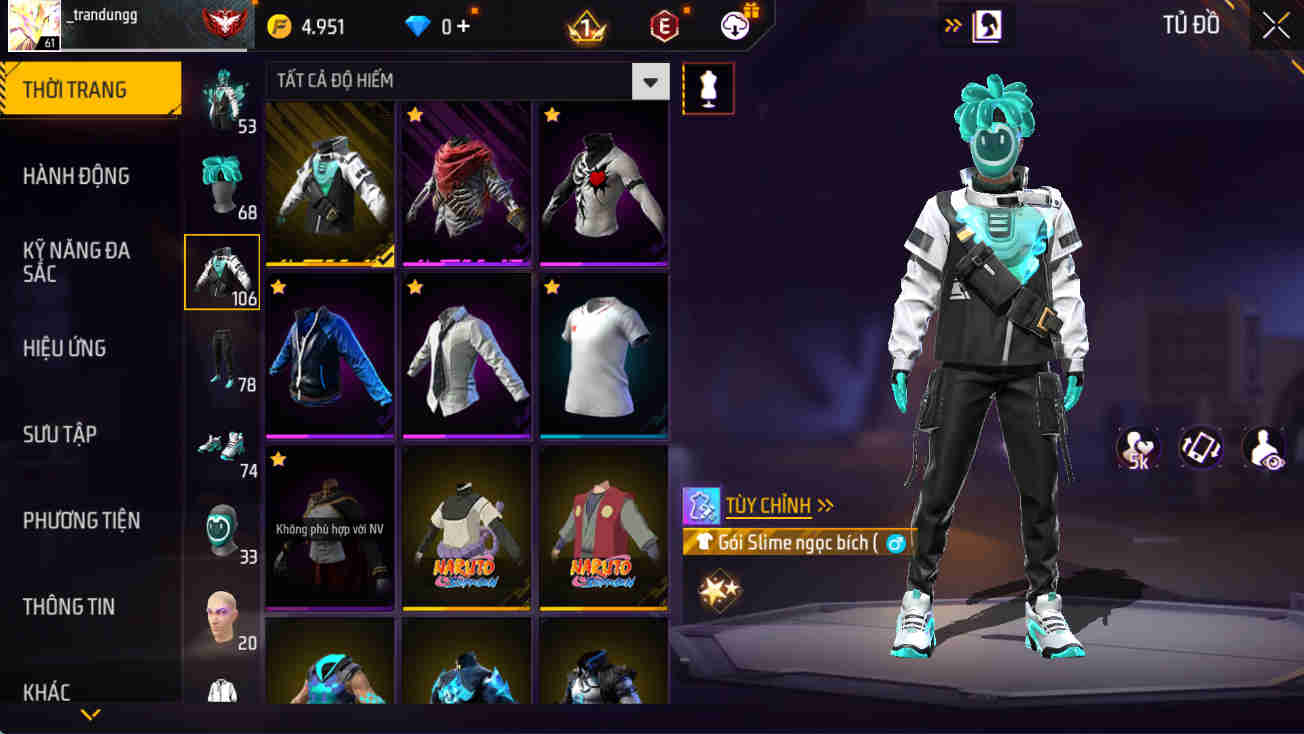This screenshot has width=1304, height=734.
Task: Toggle the hat category showing 106 items
Action: tap(221, 271)
